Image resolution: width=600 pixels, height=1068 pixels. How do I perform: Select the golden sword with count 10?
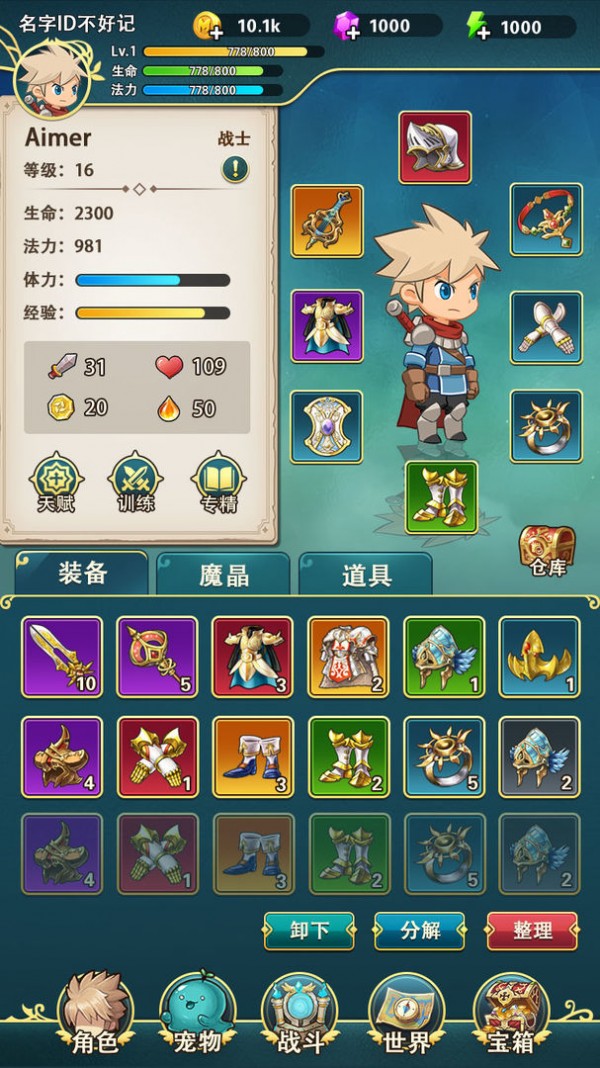pyautogui.click(x=62, y=657)
